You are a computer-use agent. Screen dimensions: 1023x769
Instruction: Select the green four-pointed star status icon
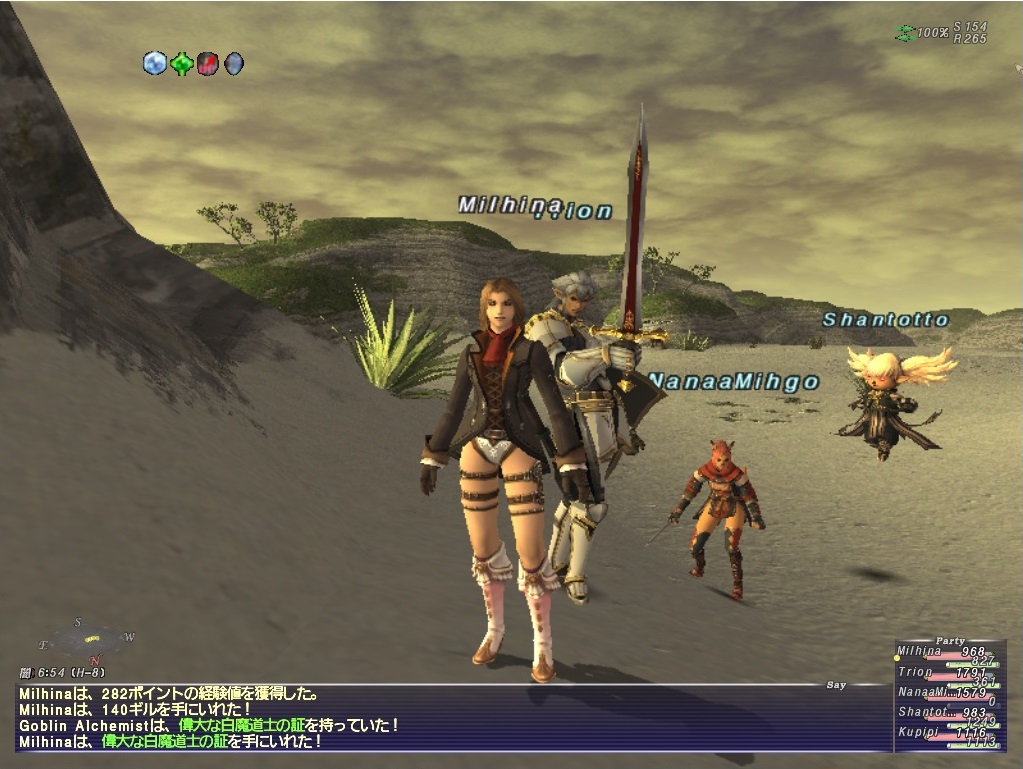(181, 64)
